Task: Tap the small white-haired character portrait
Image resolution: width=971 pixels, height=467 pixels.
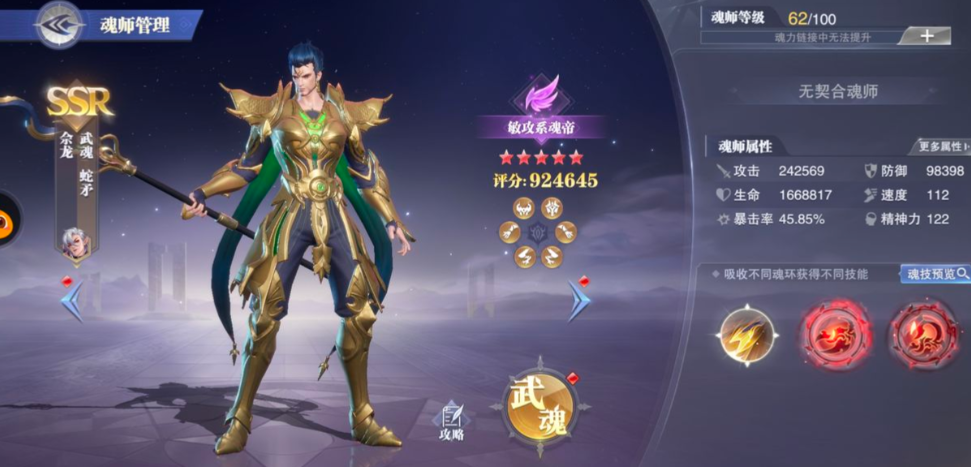Action: [x=73, y=240]
